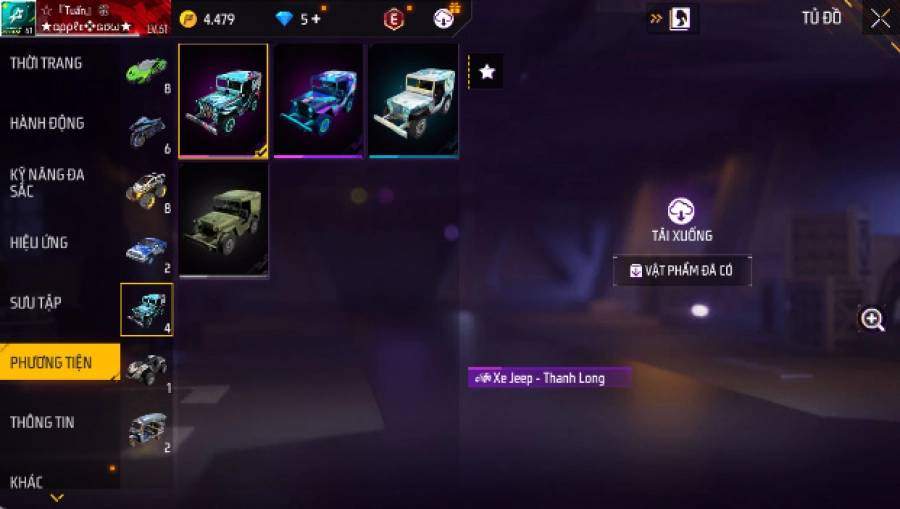Select the tuk-tuk vehicle type

point(146,429)
